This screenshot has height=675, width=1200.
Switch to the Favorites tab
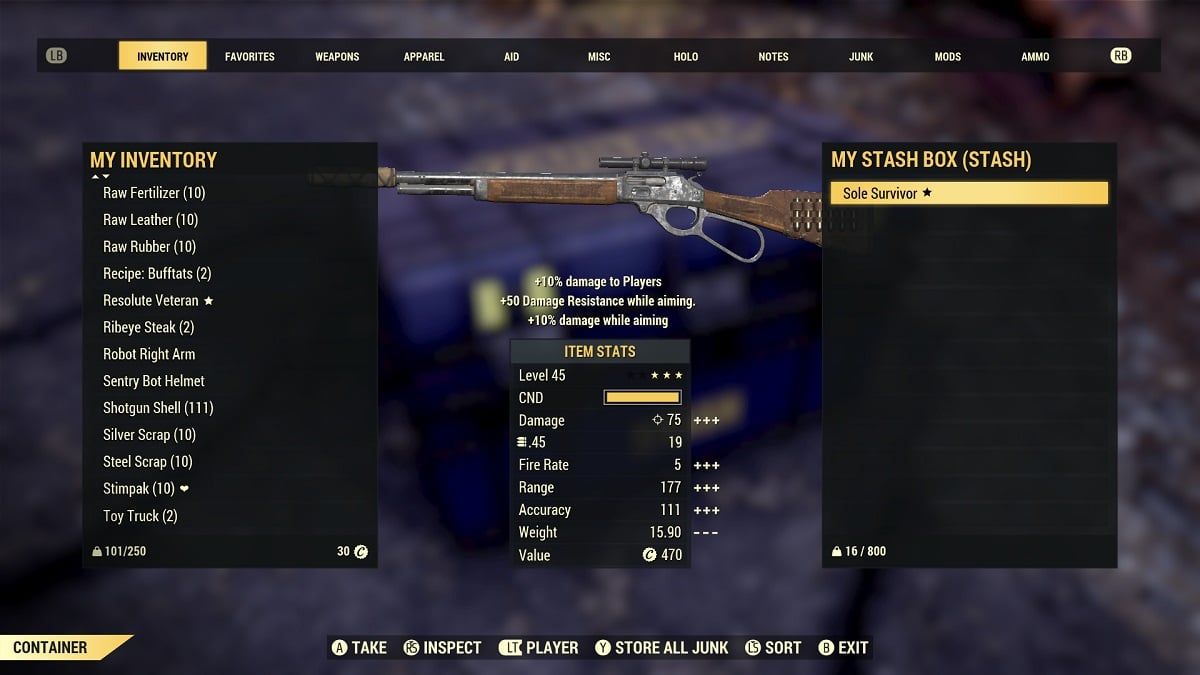pos(249,57)
